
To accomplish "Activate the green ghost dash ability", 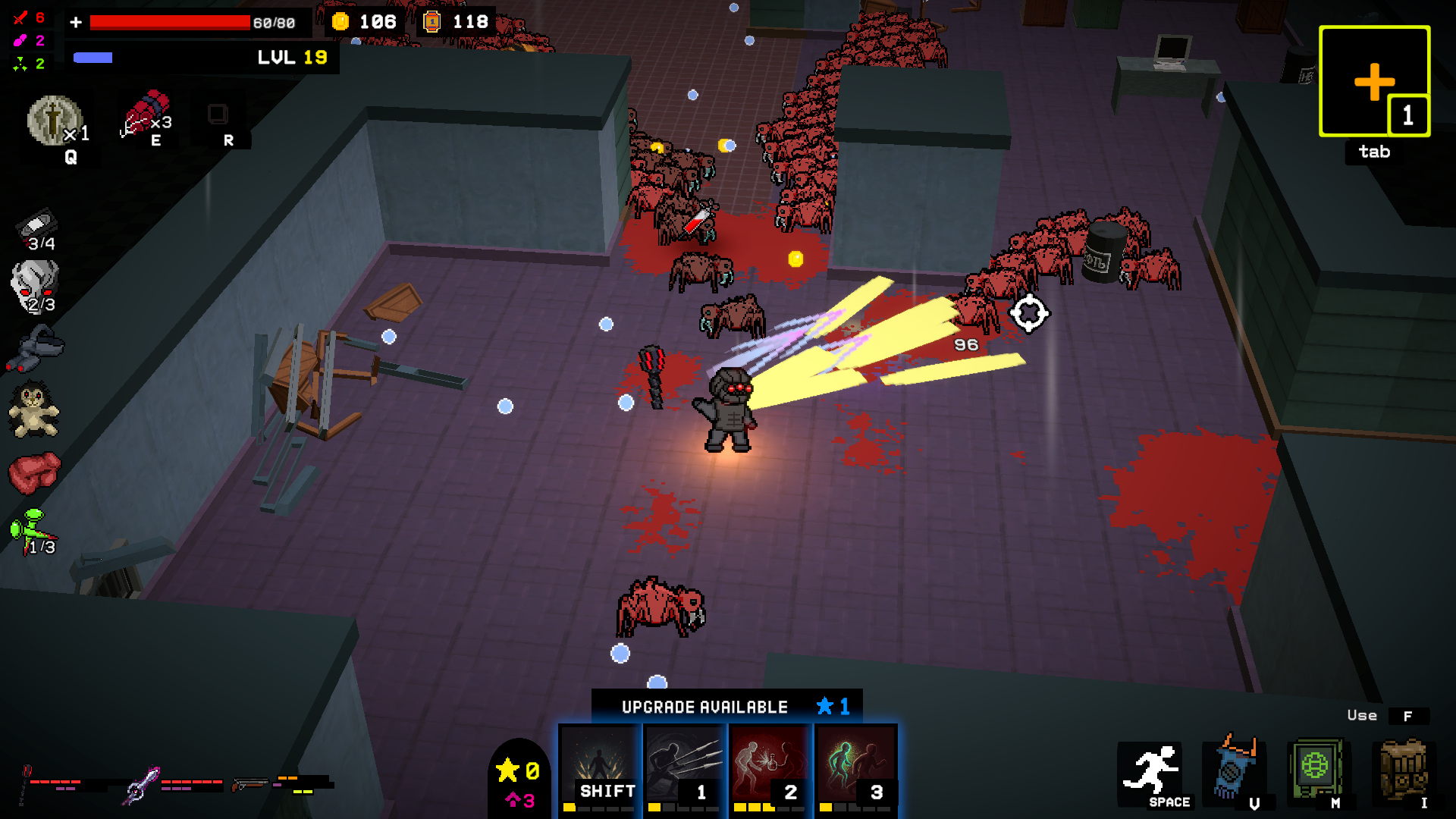I will tap(855, 767).
